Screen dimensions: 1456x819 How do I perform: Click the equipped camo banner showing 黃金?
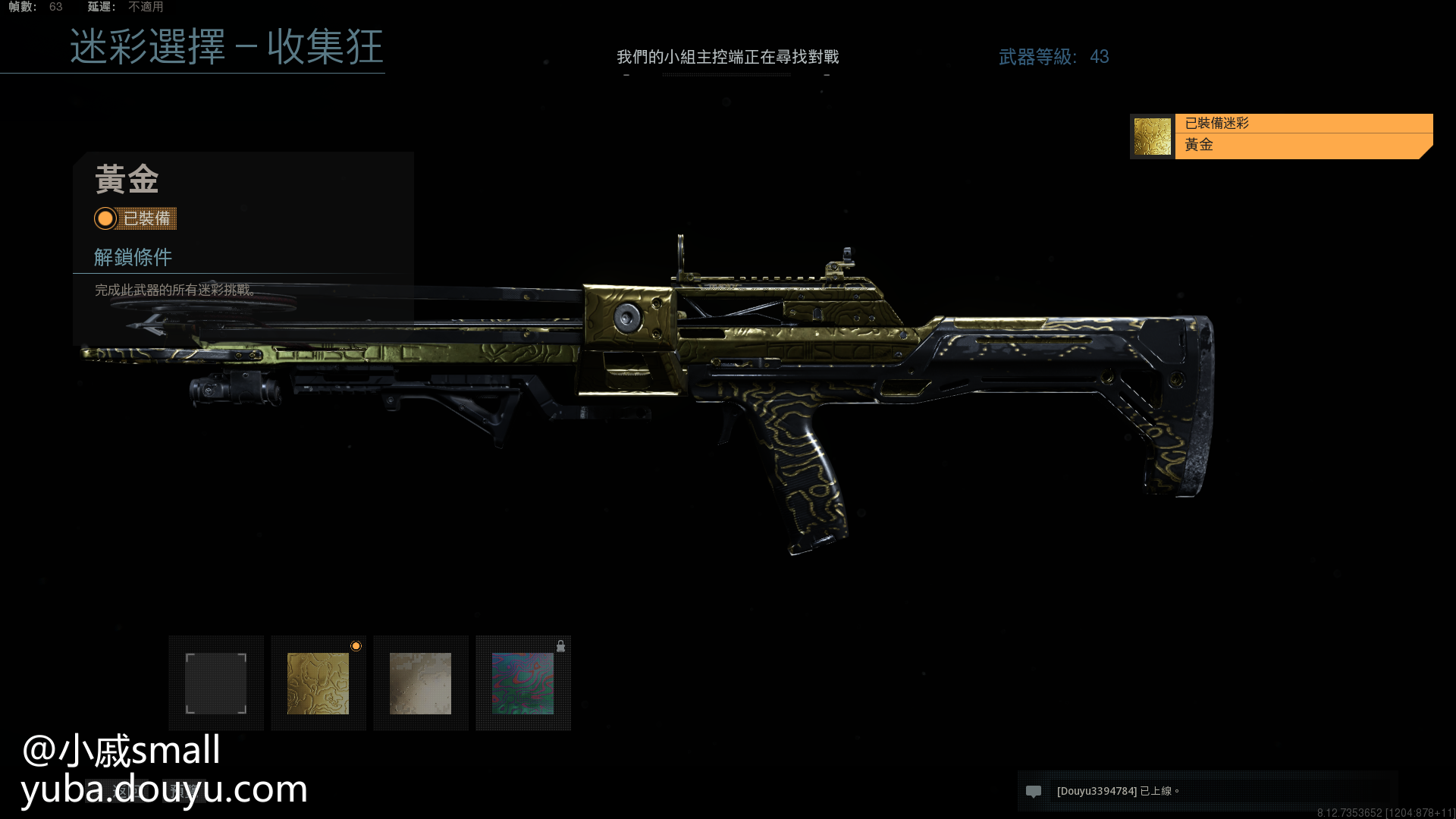pyautogui.click(x=1282, y=136)
